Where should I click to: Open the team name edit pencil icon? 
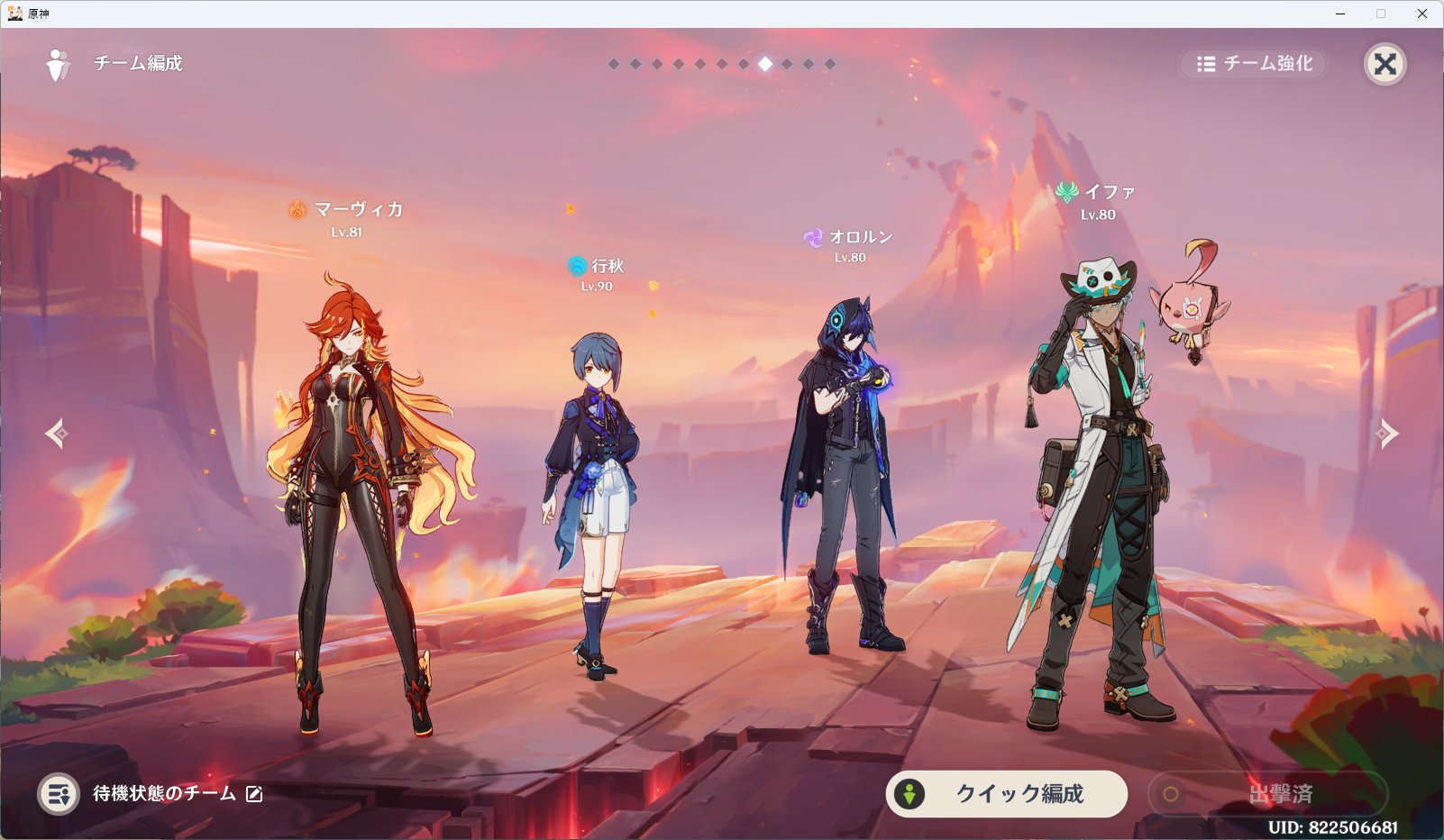(x=254, y=795)
